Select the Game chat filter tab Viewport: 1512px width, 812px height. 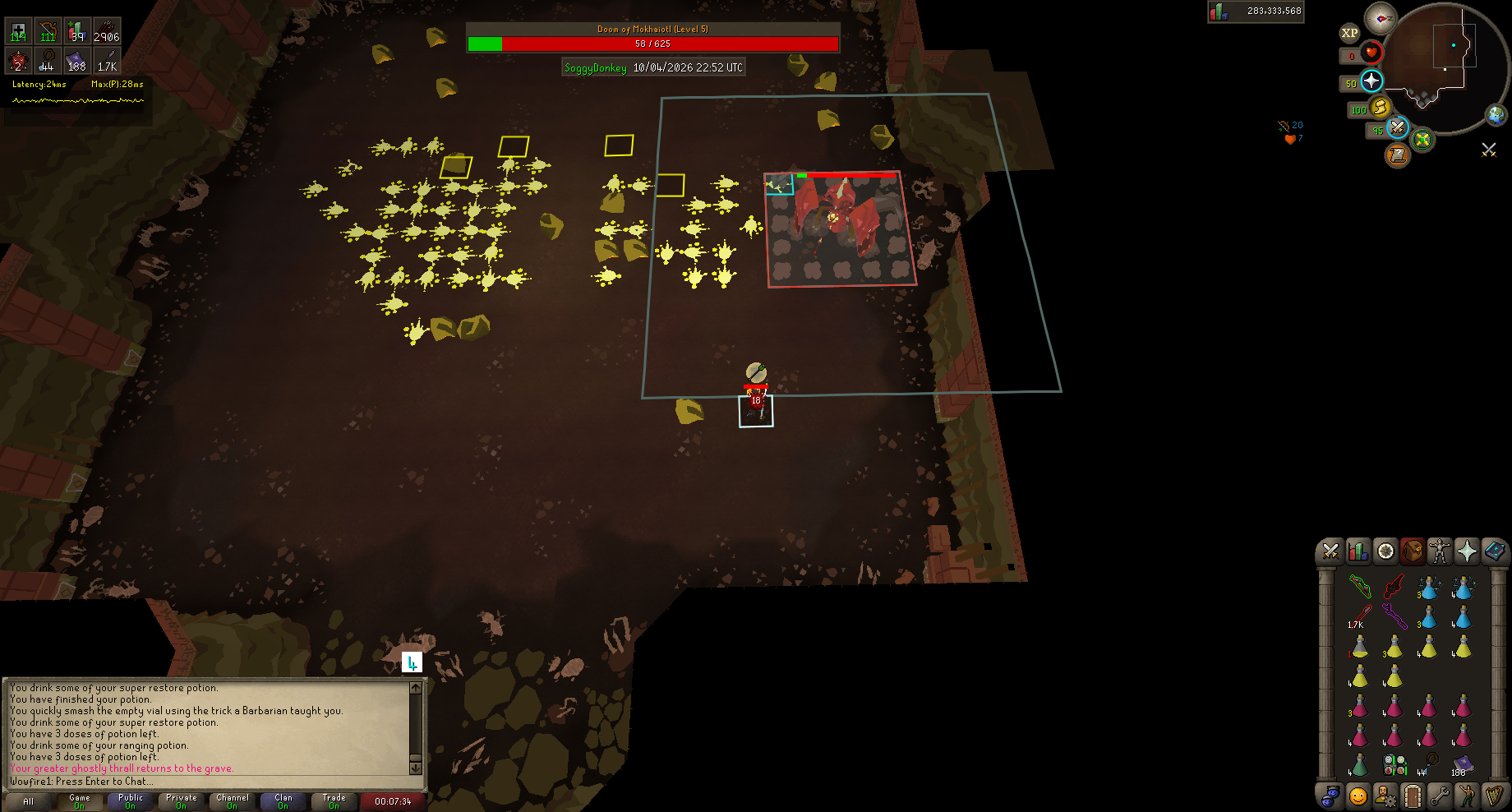coord(80,800)
